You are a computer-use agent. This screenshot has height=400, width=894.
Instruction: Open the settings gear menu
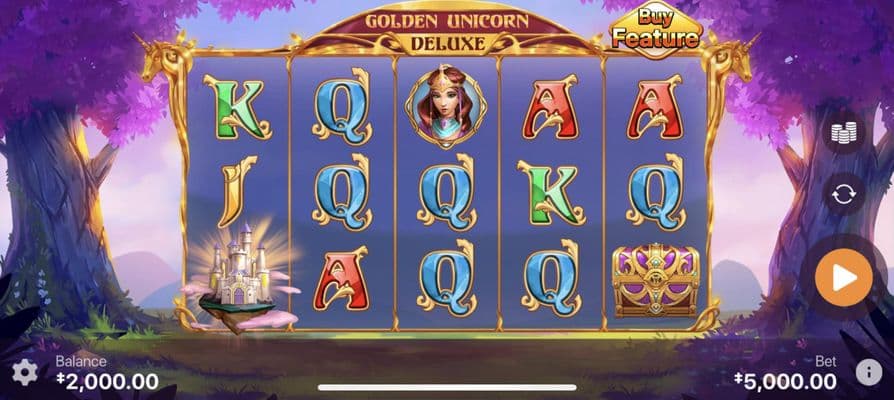(24, 373)
